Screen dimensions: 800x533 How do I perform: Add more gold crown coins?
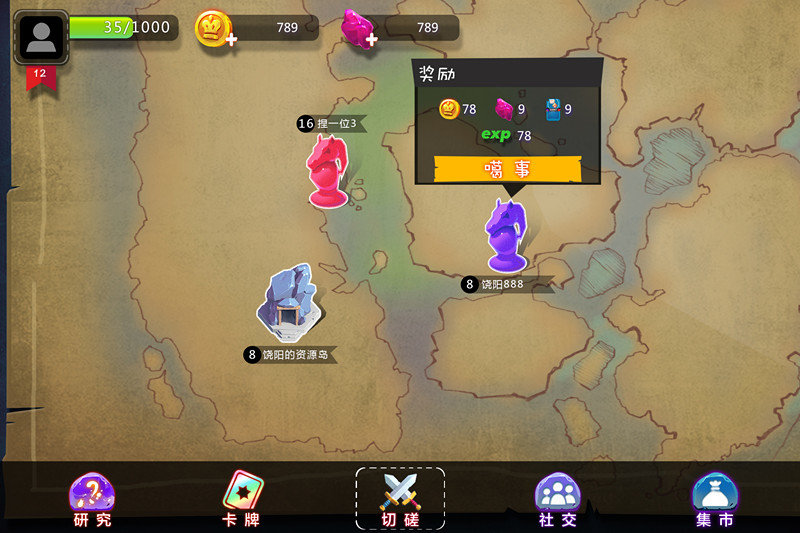click(x=231, y=40)
